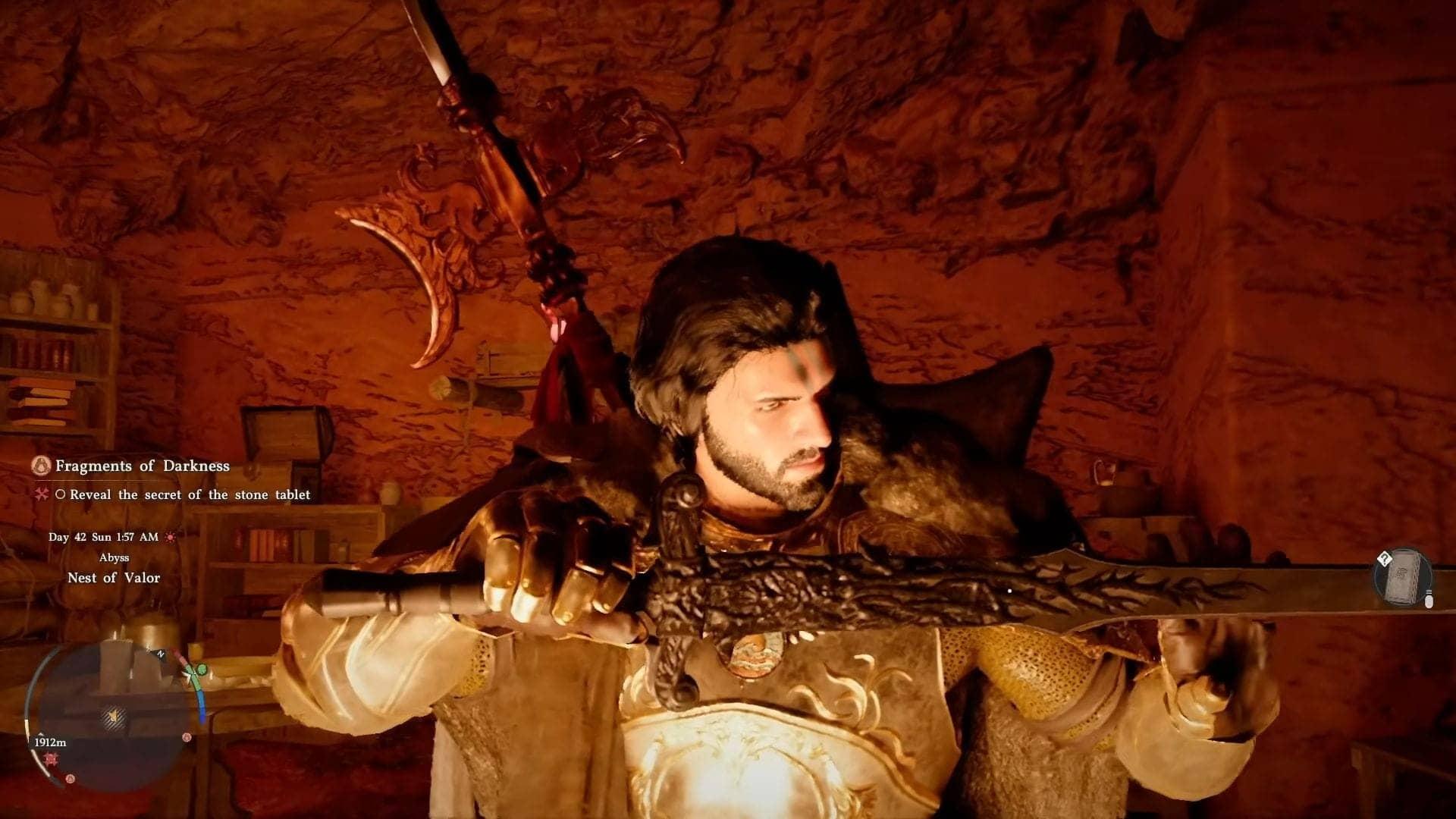Screen dimensions: 1456x819
Task: Click the sun weather icon next to the time
Action: [171, 538]
